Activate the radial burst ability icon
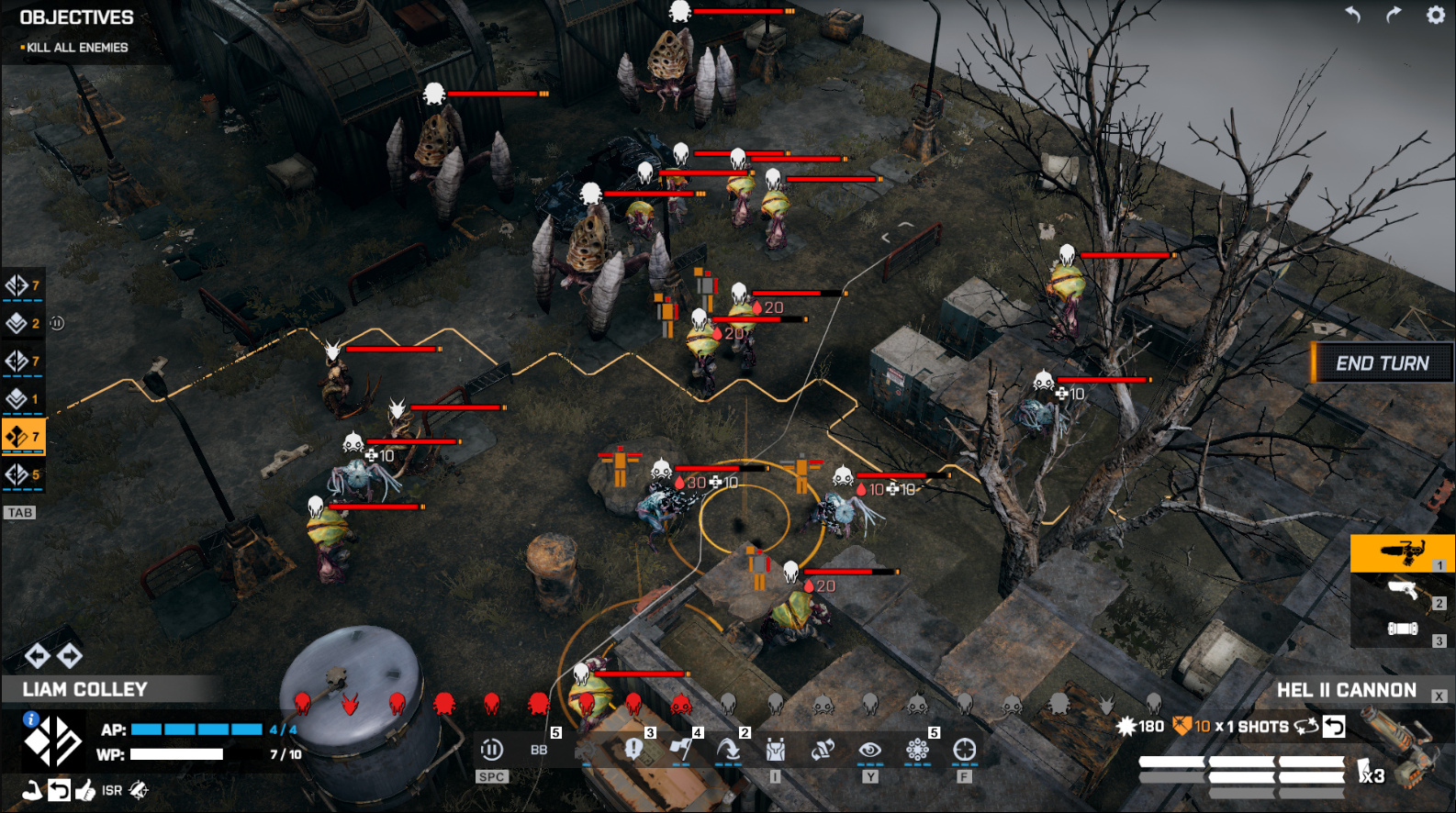The image size is (1456, 813). coord(916,751)
